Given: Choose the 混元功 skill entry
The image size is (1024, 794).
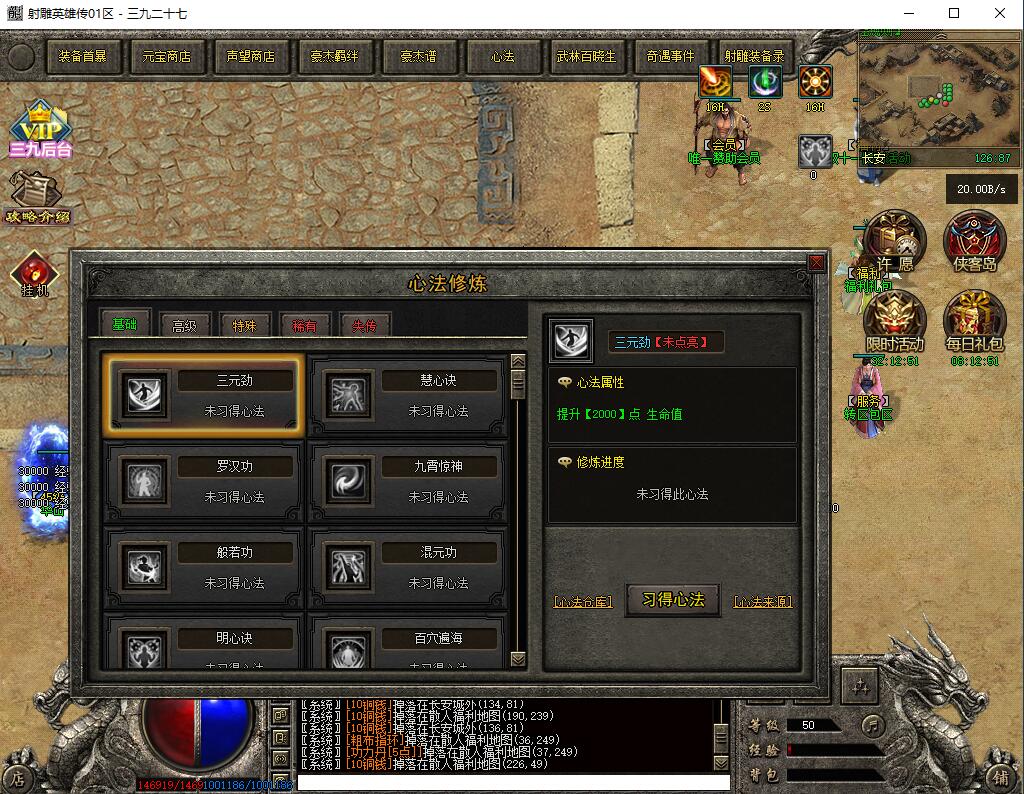Looking at the screenshot, I should coord(407,567).
